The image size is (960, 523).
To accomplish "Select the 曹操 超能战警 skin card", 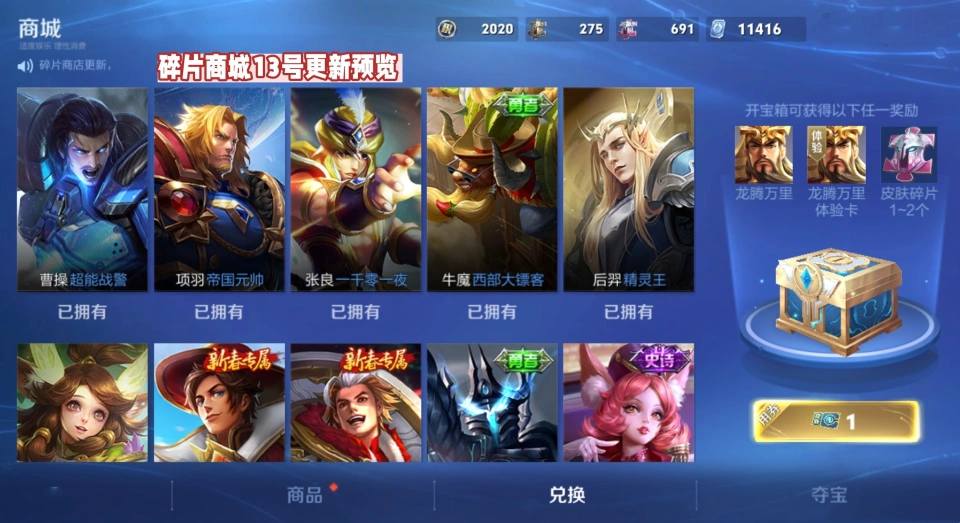I will (x=82, y=190).
